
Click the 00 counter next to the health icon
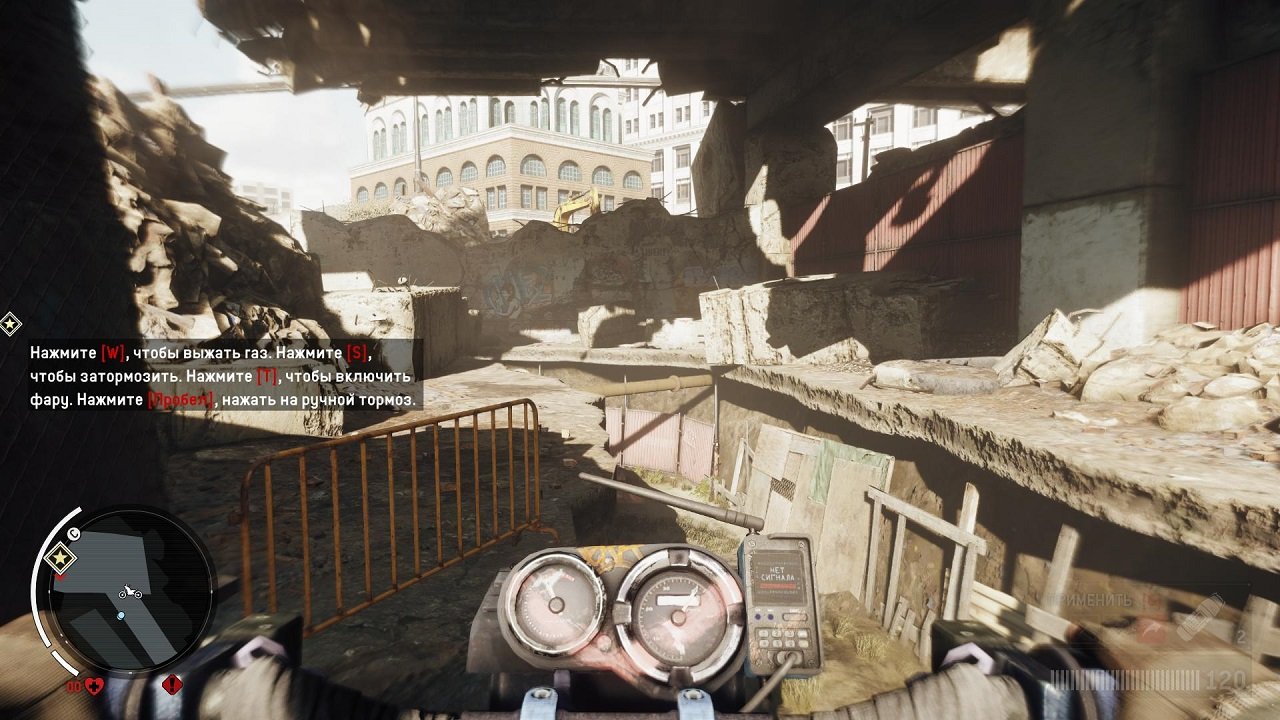pos(73,685)
